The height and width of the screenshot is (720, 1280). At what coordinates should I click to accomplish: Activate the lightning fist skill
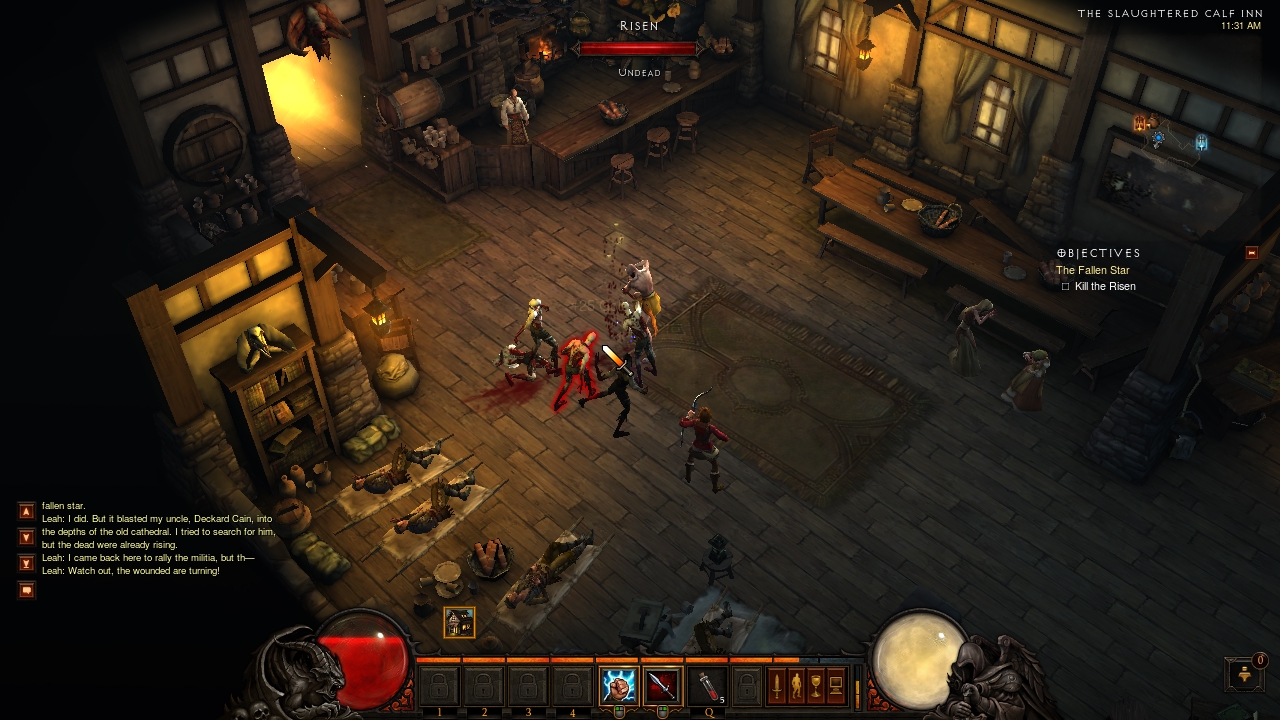tap(617, 686)
